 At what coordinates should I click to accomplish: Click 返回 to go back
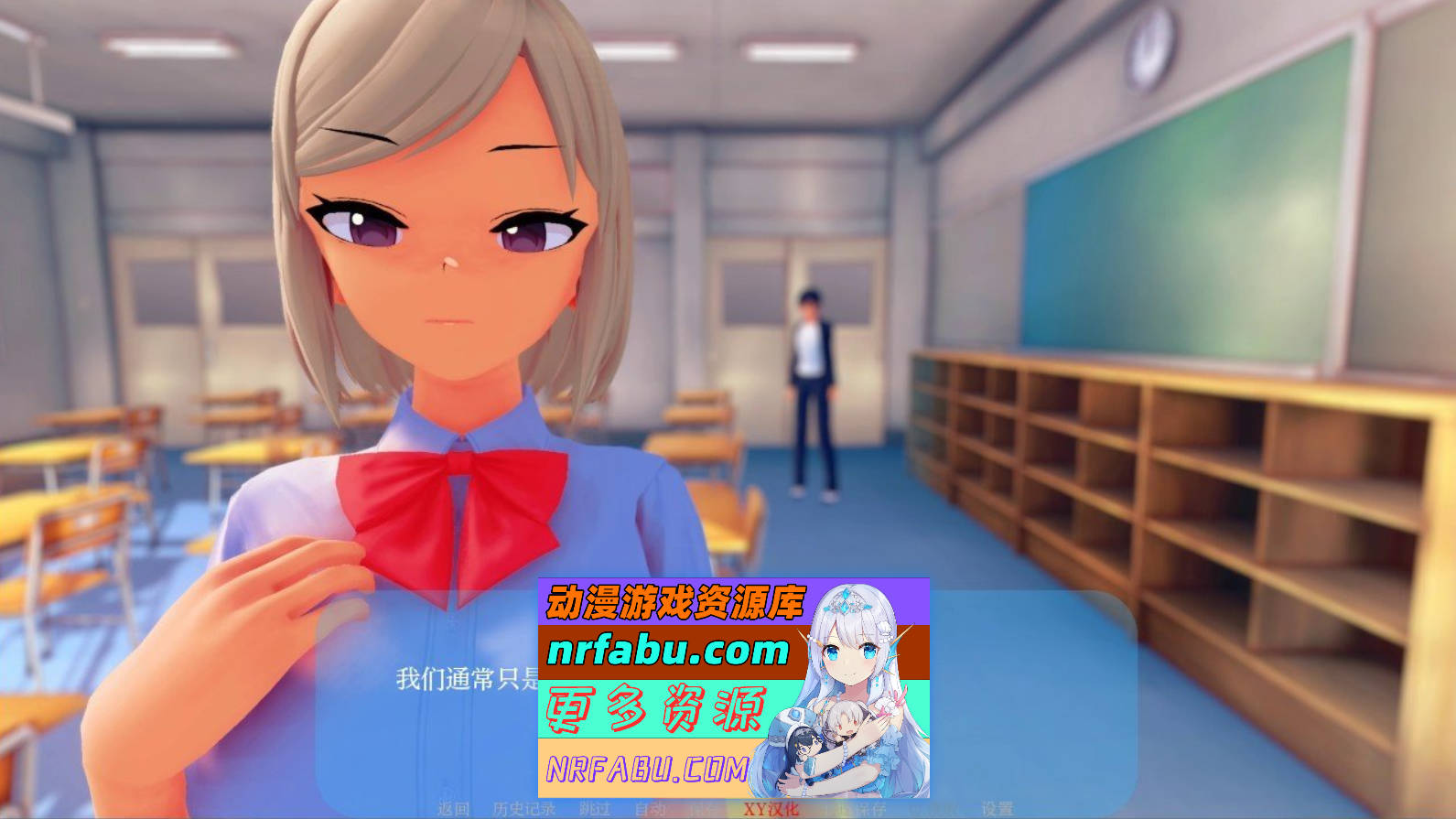pyautogui.click(x=453, y=809)
